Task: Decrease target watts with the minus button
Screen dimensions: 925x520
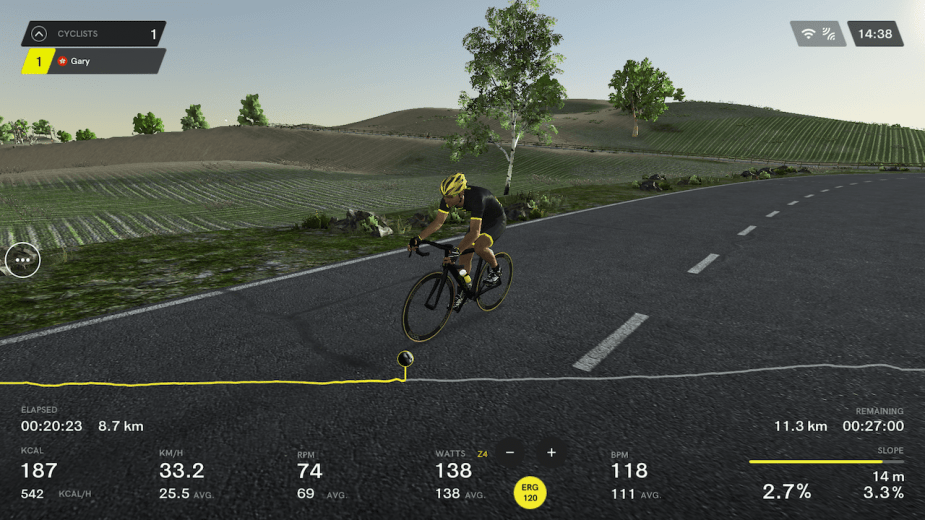Action: click(510, 453)
